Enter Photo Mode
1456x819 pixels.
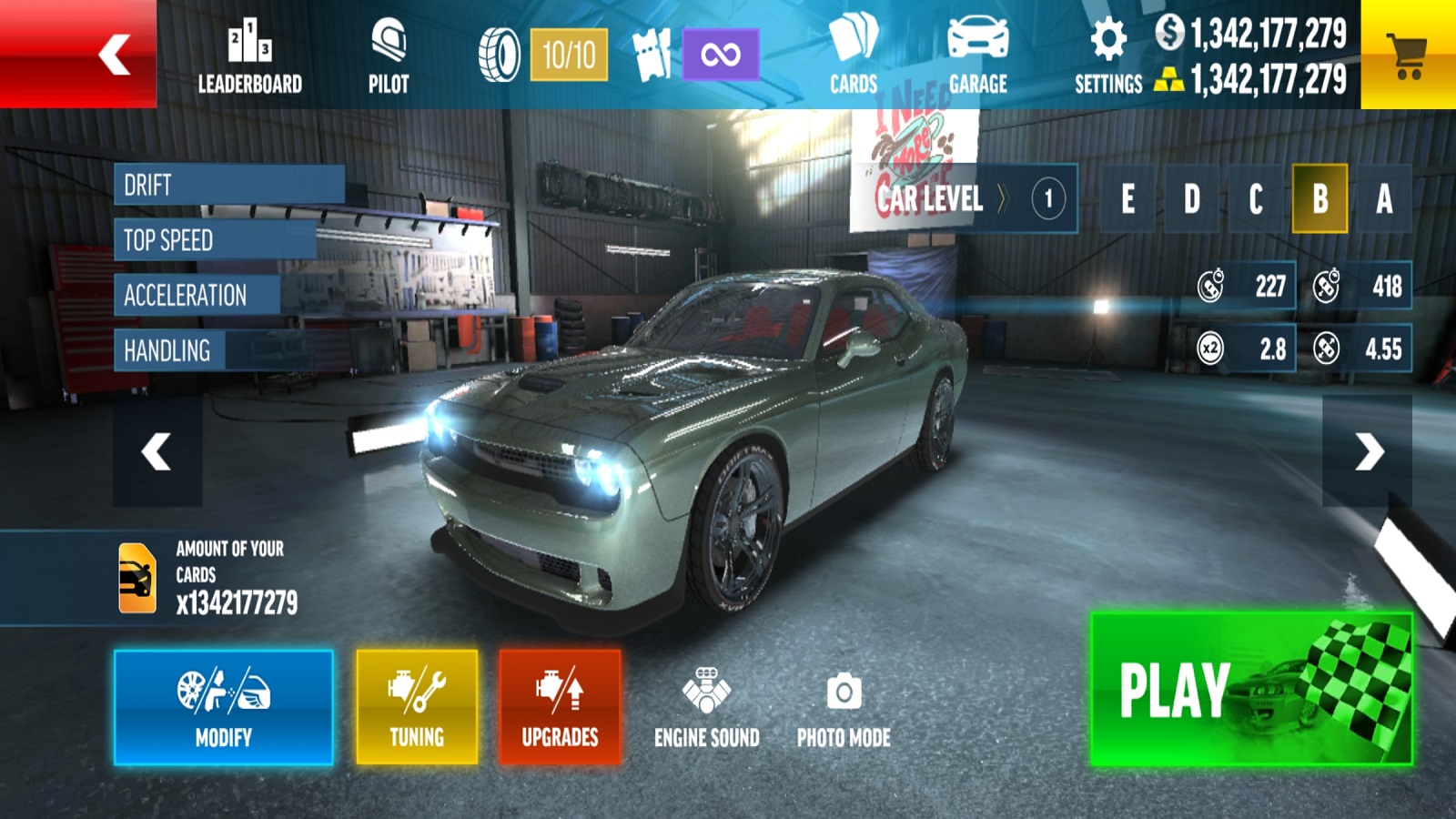click(x=844, y=709)
